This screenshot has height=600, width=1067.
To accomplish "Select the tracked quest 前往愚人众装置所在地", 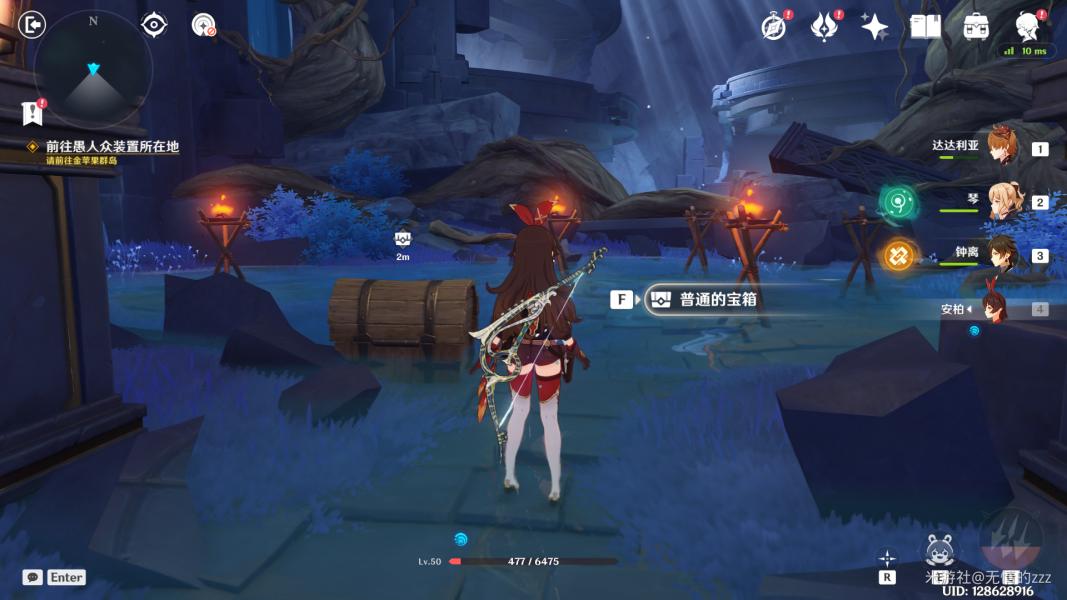I will pos(111,147).
